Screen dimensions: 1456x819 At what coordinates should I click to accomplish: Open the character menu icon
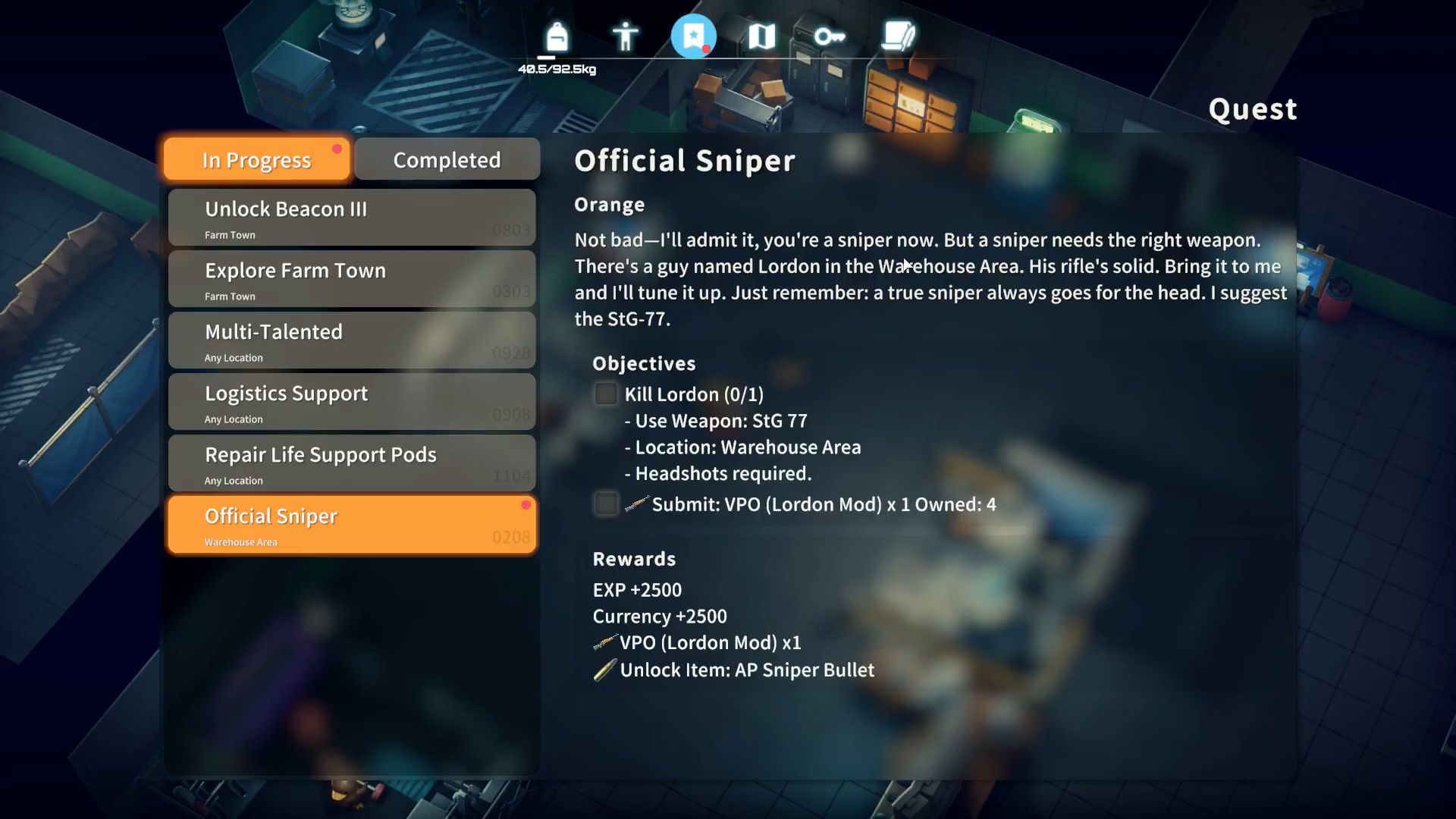click(626, 36)
